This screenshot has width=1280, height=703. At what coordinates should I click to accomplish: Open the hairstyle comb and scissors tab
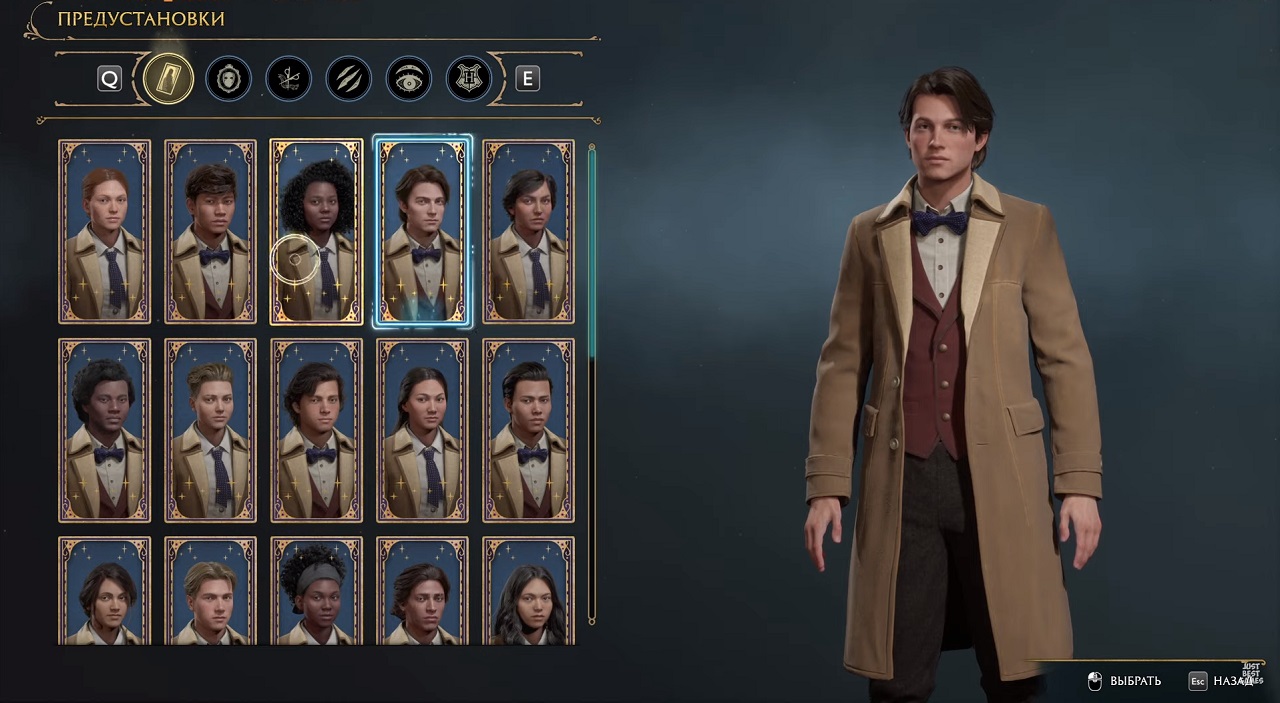(x=288, y=79)
